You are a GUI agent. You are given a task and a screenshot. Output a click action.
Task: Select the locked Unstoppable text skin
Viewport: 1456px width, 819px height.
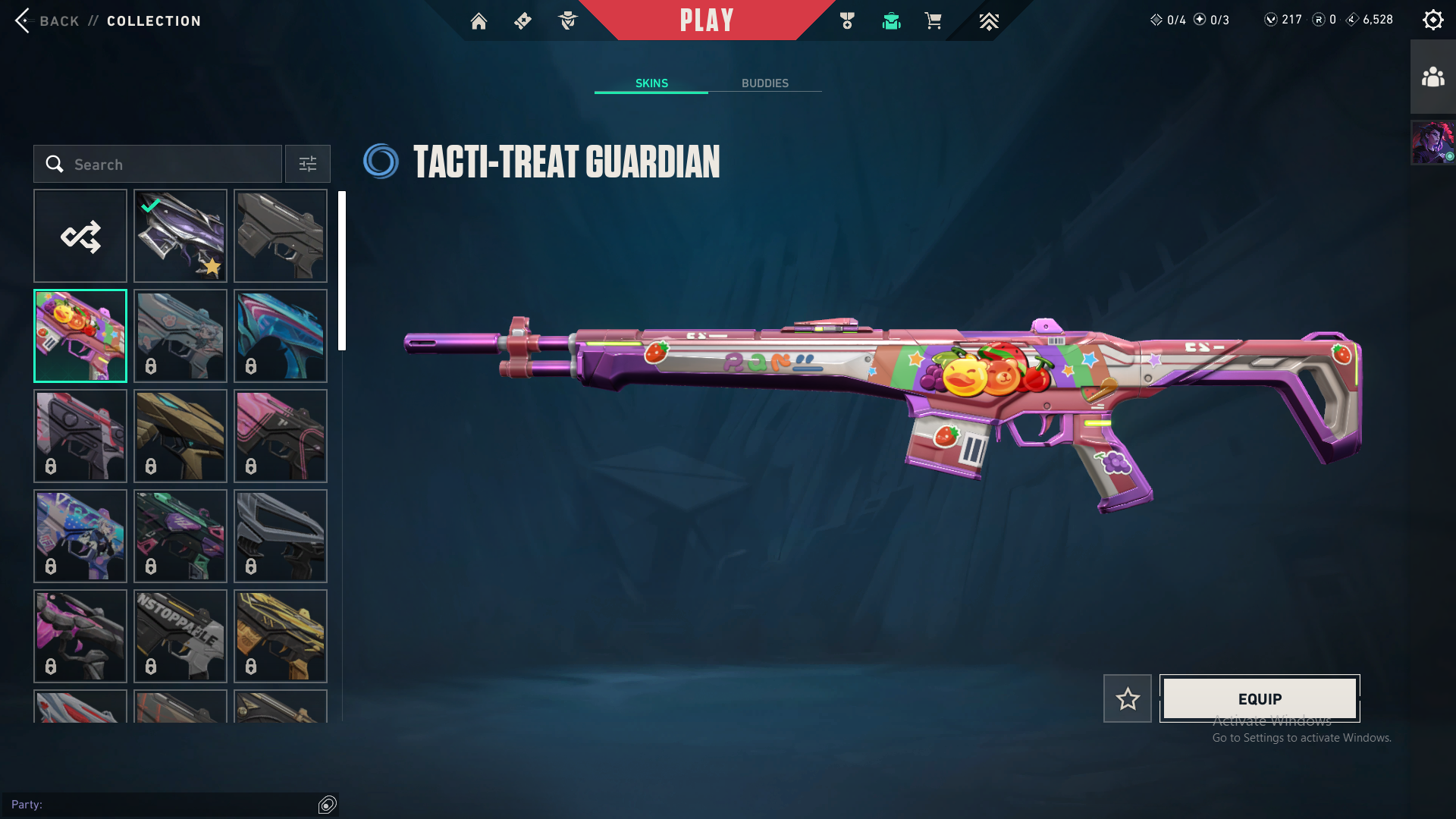(180, 636)
